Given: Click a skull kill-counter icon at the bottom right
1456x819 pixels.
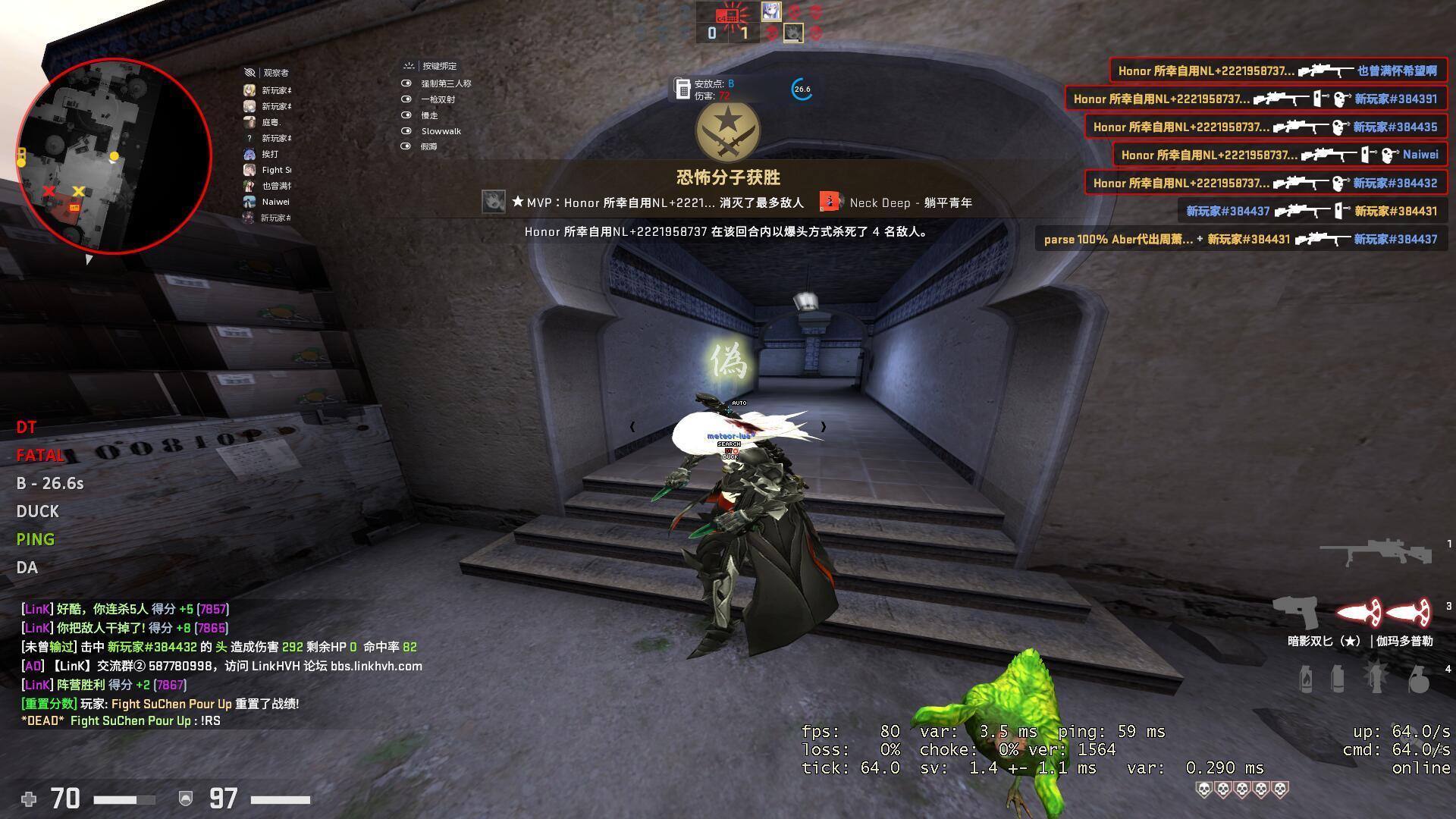Looking at the screenshot, I should click(1203, 789).
